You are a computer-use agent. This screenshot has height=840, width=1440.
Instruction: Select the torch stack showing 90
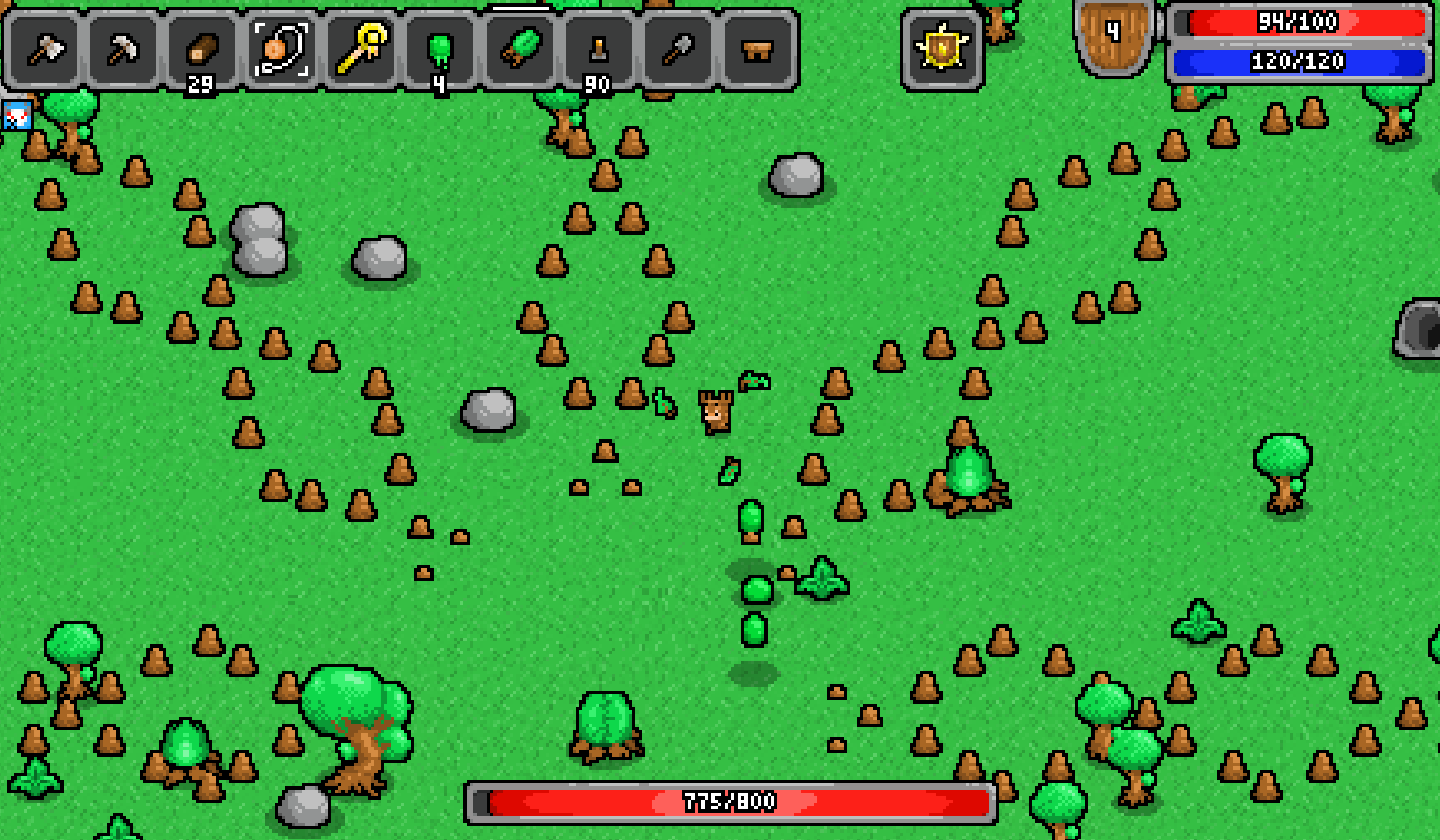(596, 50)
